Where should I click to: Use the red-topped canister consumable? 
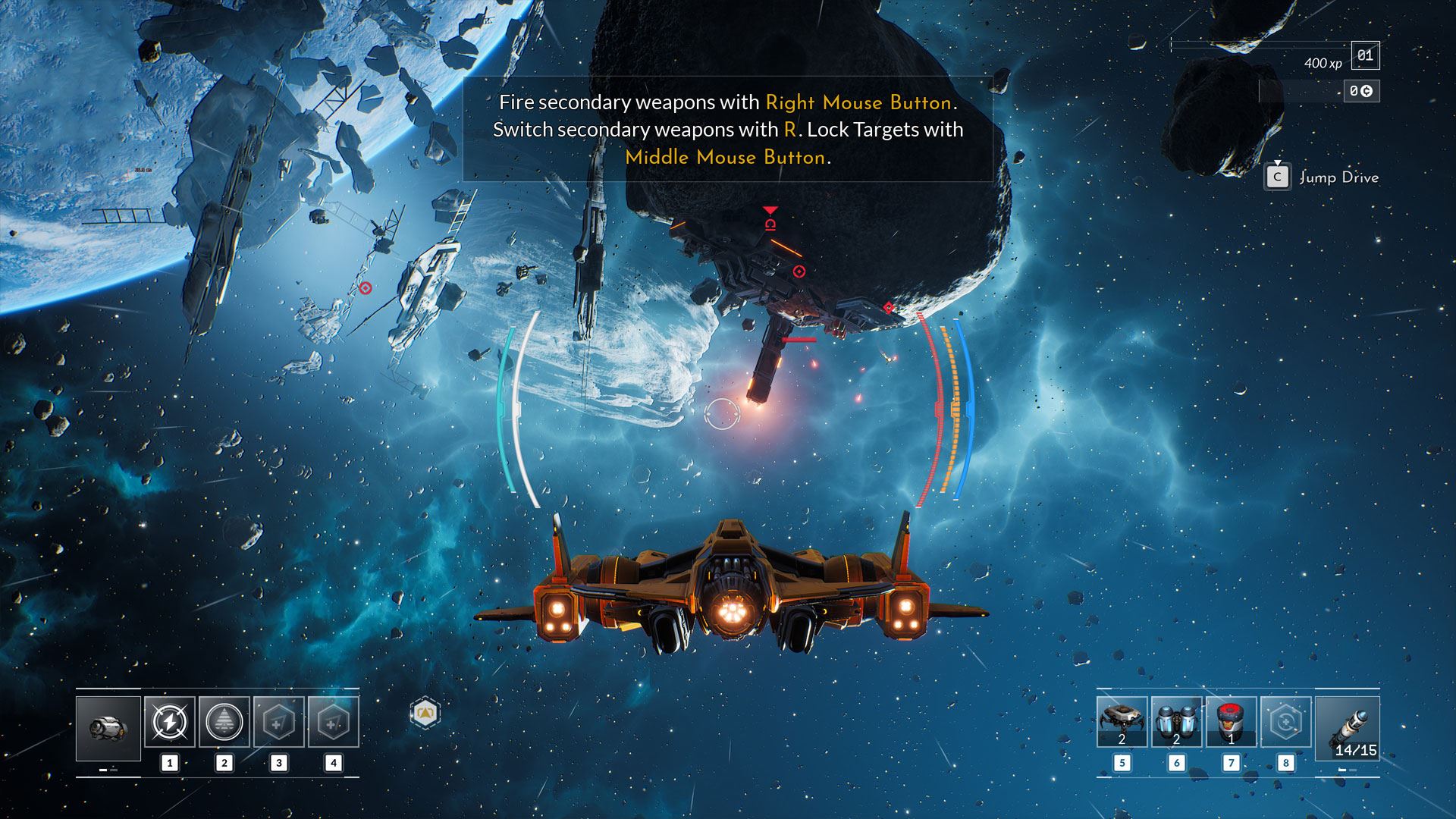[1231, 722]
